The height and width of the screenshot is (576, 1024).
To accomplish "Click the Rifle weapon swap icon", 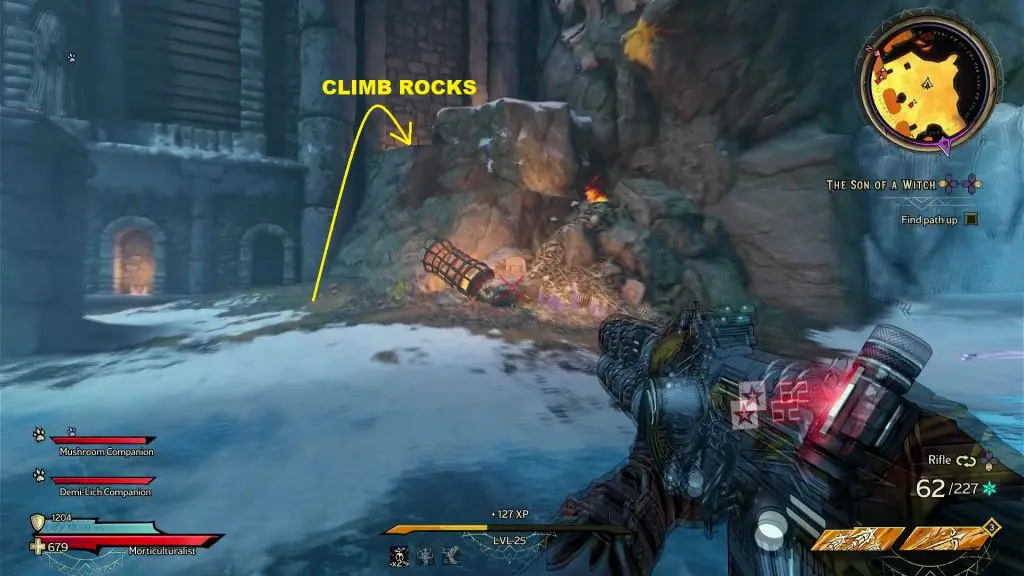I will pos(966,462).
